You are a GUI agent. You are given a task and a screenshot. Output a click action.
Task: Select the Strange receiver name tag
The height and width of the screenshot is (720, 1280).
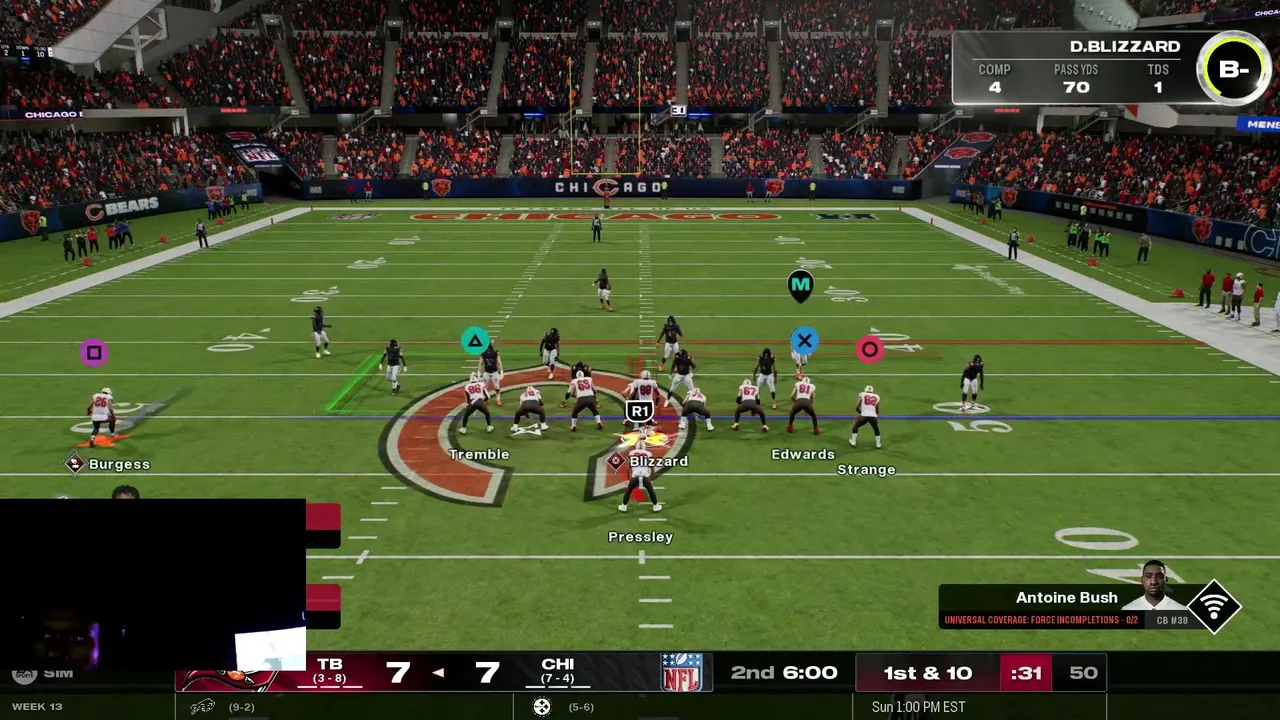click(x=866, y=469)
